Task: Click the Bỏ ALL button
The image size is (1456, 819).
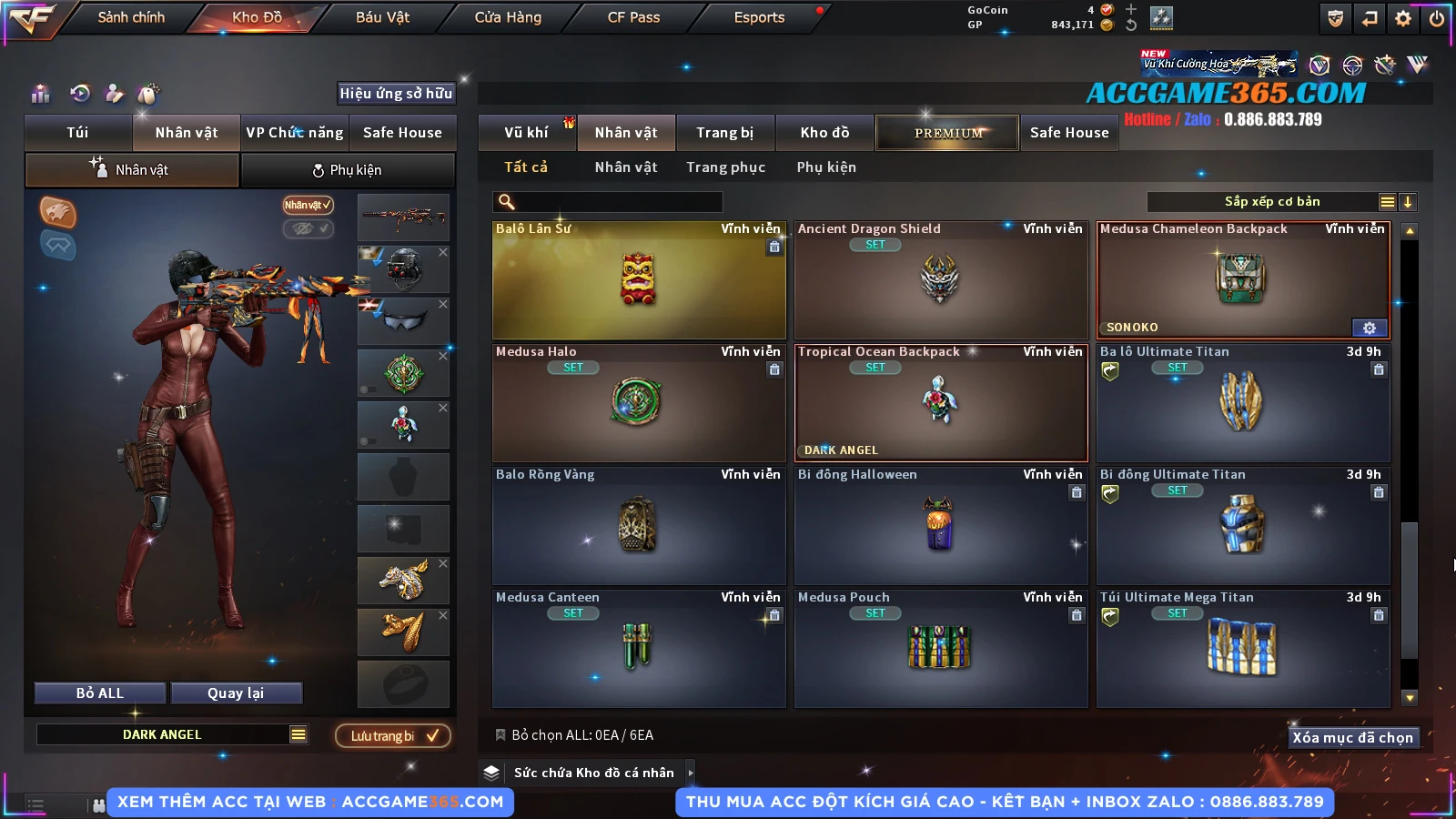Action: (100, 693)
